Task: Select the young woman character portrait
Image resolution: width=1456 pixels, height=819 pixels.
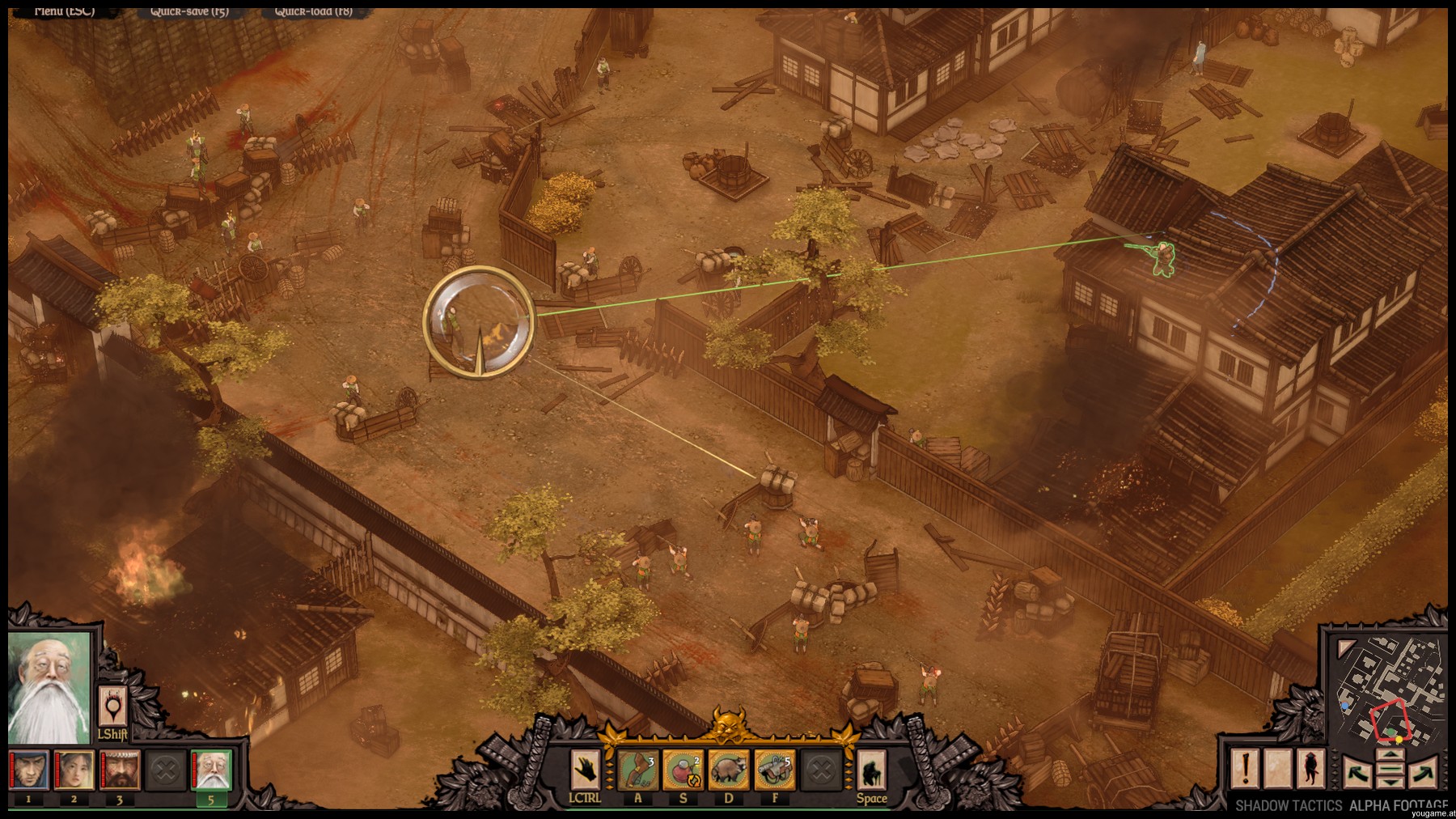Action: 74,770
